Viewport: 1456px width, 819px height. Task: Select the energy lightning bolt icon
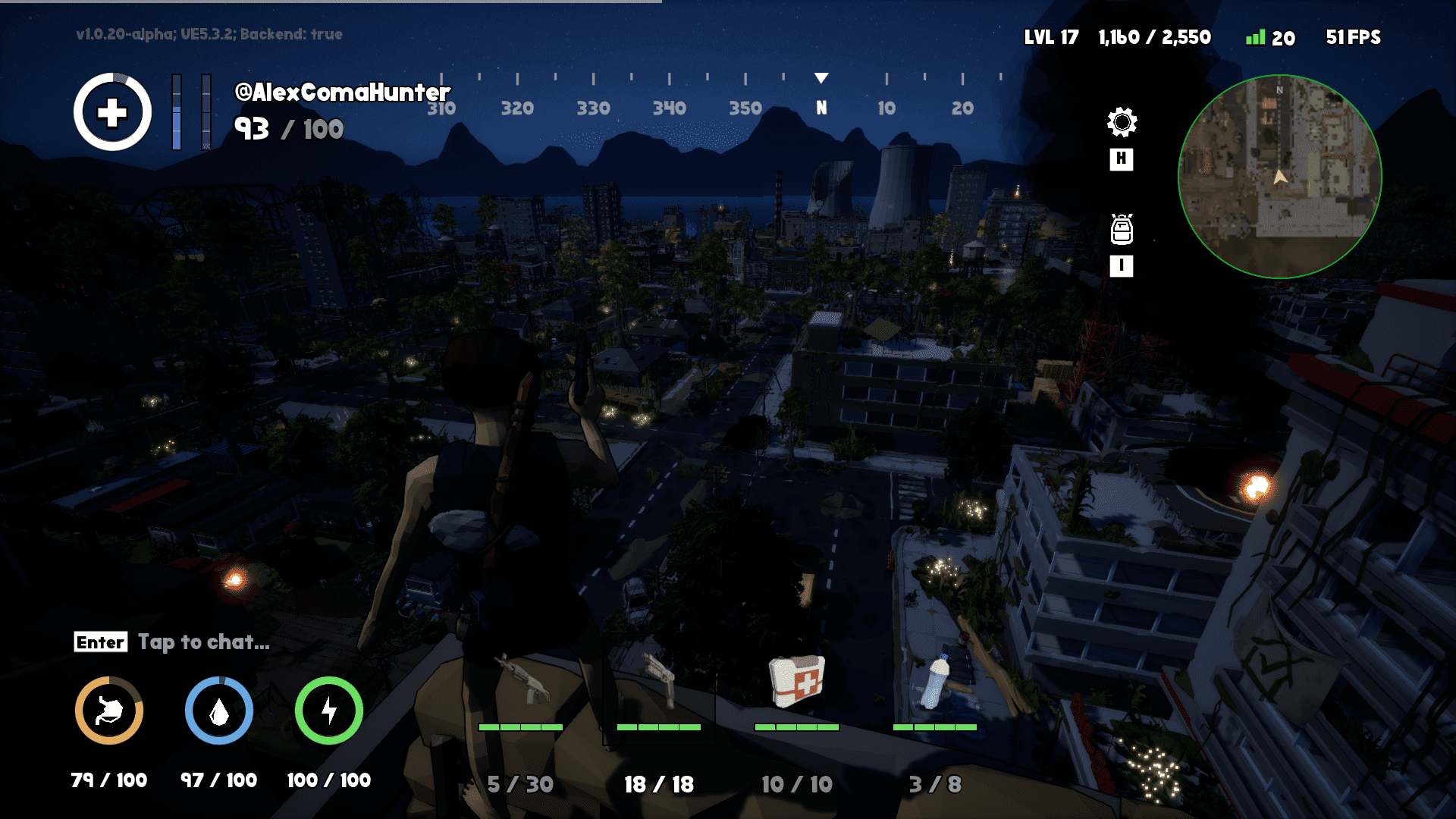[328, 711]
